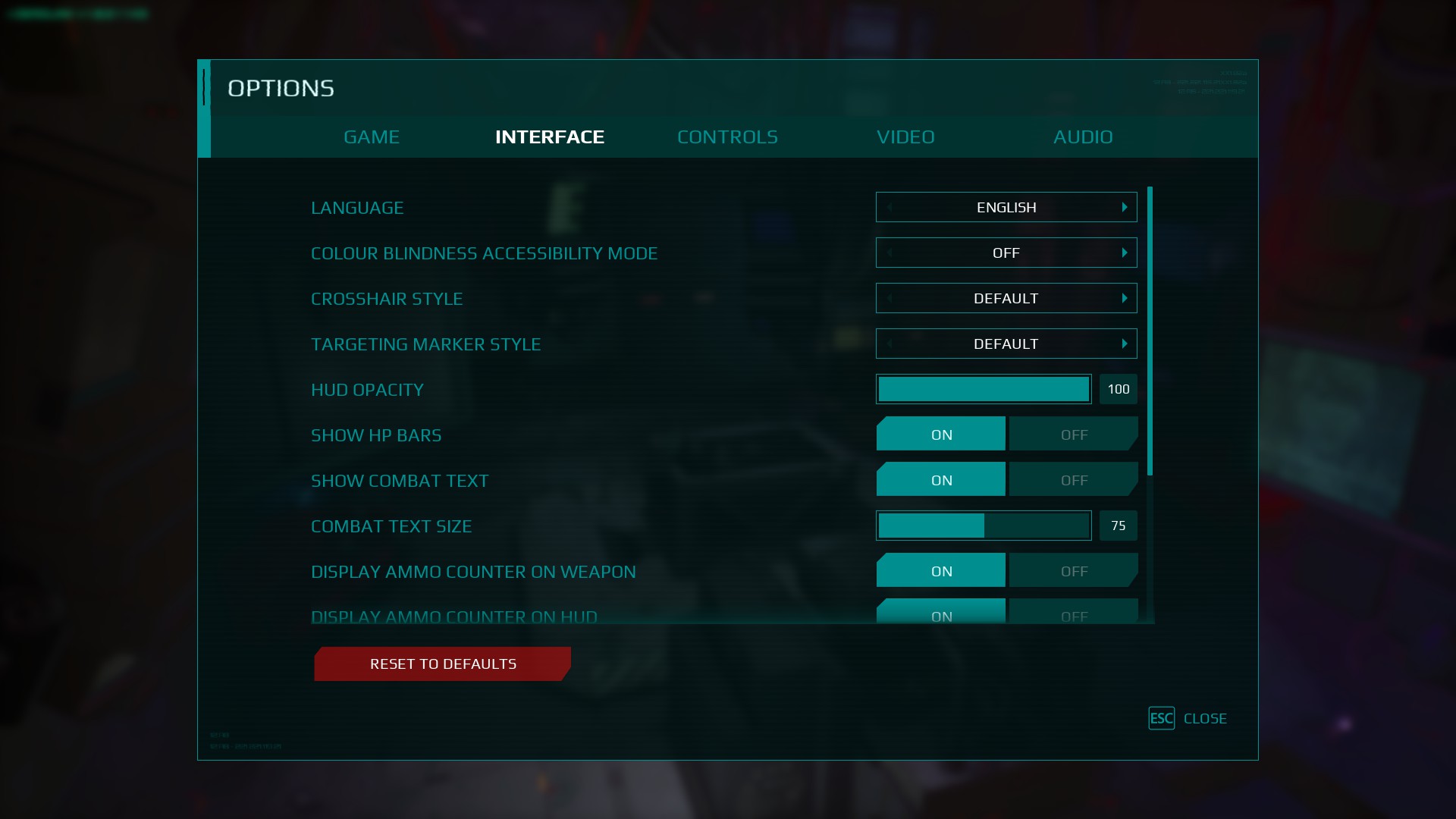Choose next Targeting Marker Style

(1125, 344)
